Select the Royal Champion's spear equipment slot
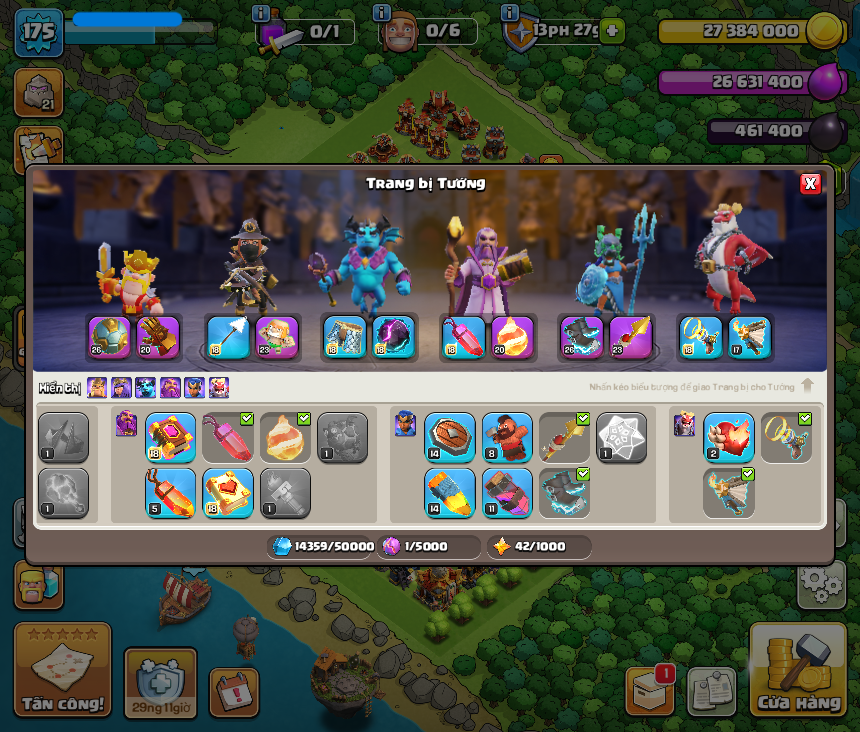The image size is (860, 732). click(630, 337)
